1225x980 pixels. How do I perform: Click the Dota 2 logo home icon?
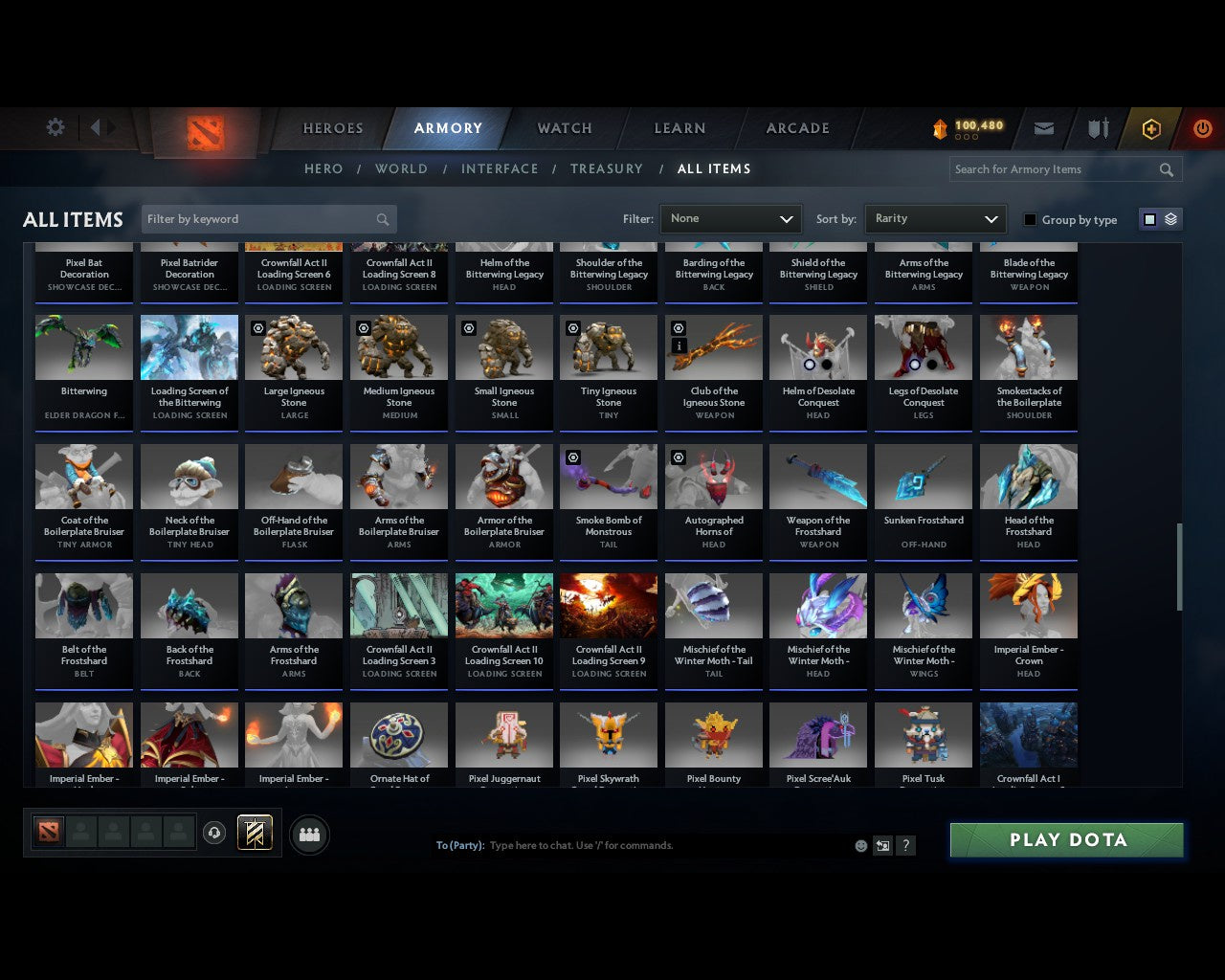(x=203, y=131)
